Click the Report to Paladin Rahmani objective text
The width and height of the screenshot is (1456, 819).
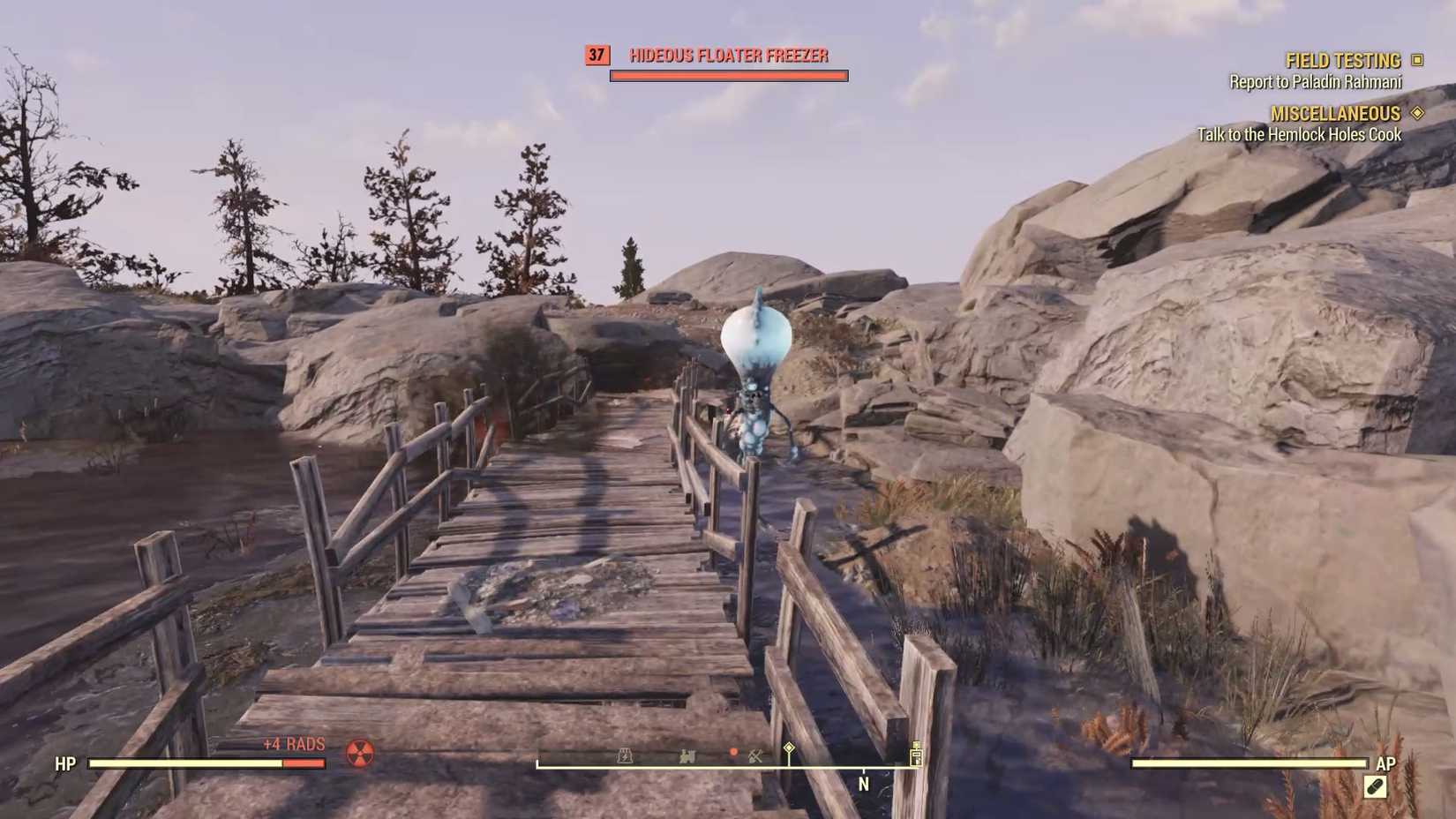1317,82
